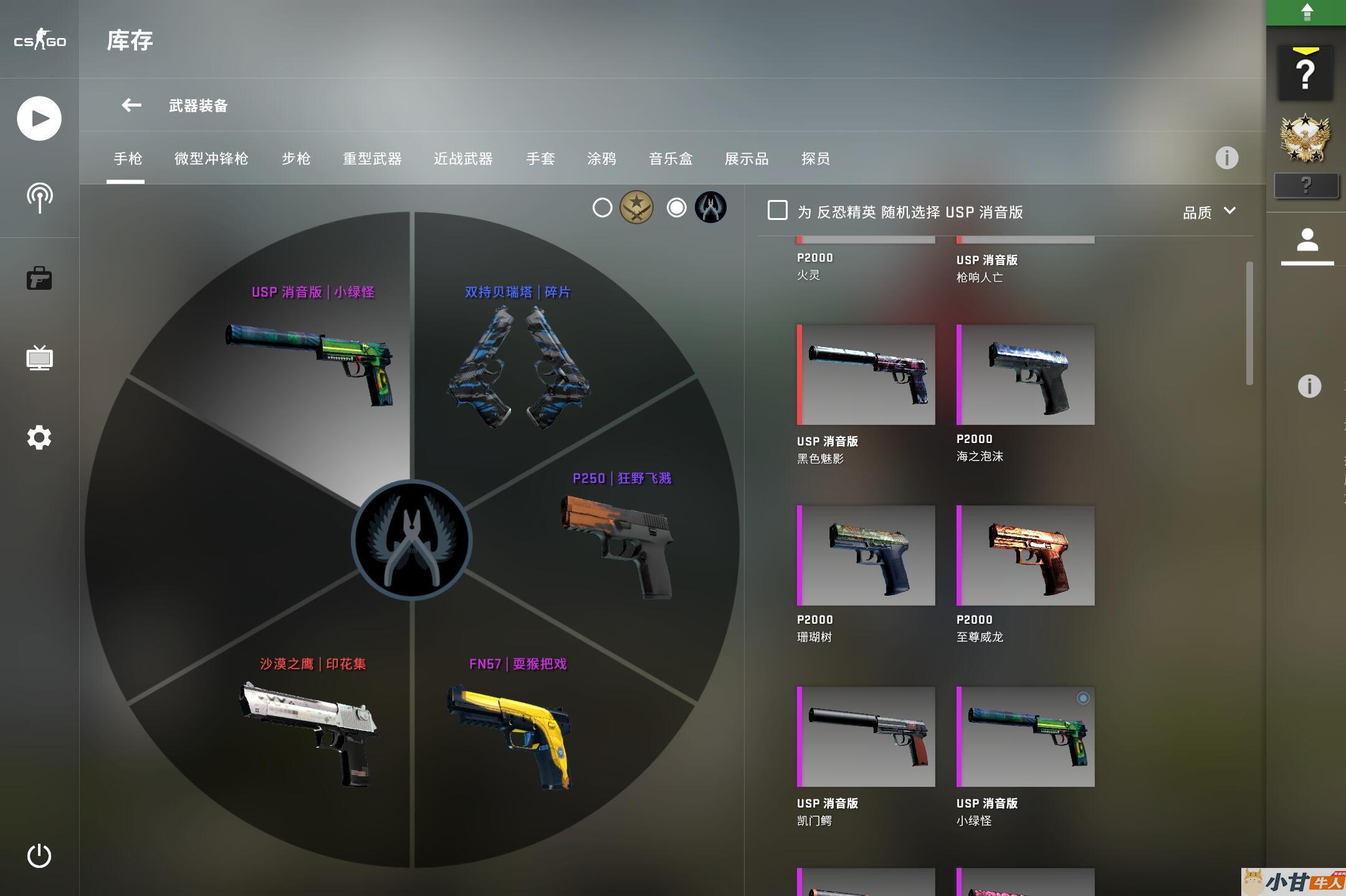Screen dimensions: 1346x896
Task: Open the 步枪 weapon category
Action: tap(296, 159)
